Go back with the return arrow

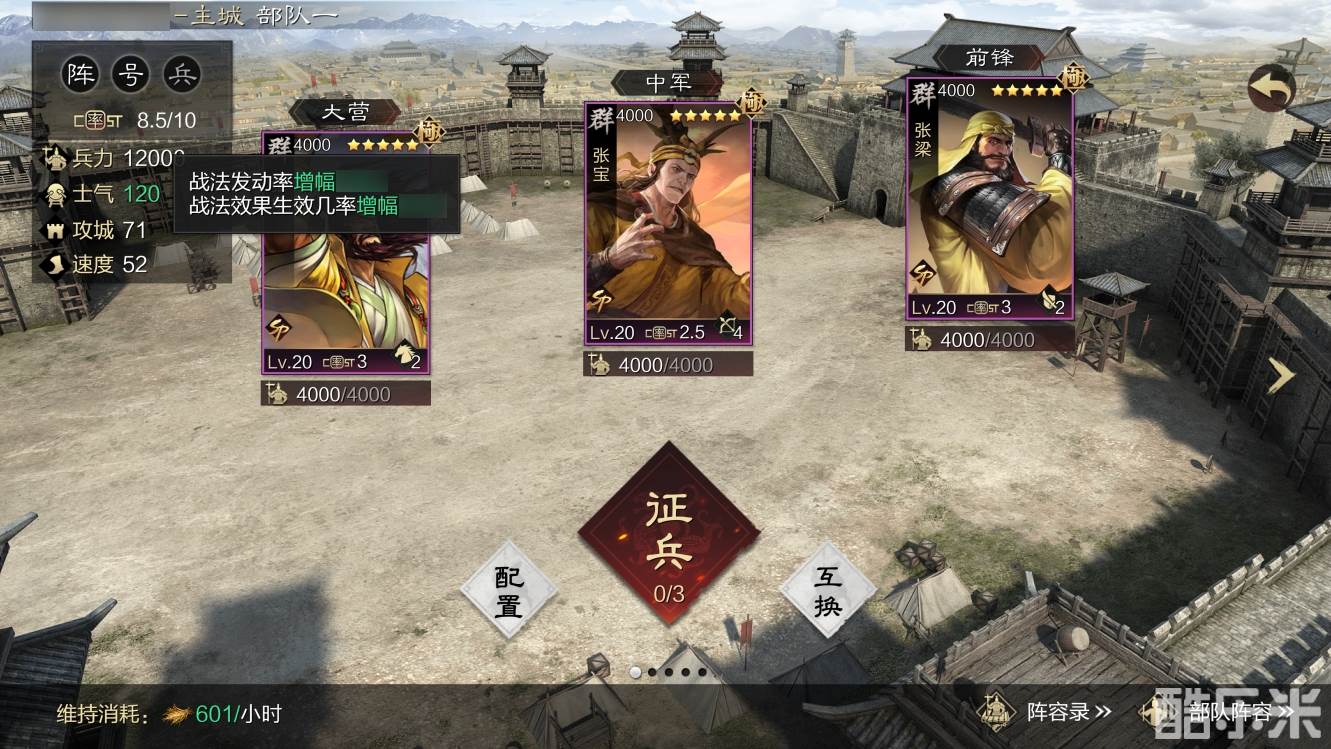pos(1271,89)
